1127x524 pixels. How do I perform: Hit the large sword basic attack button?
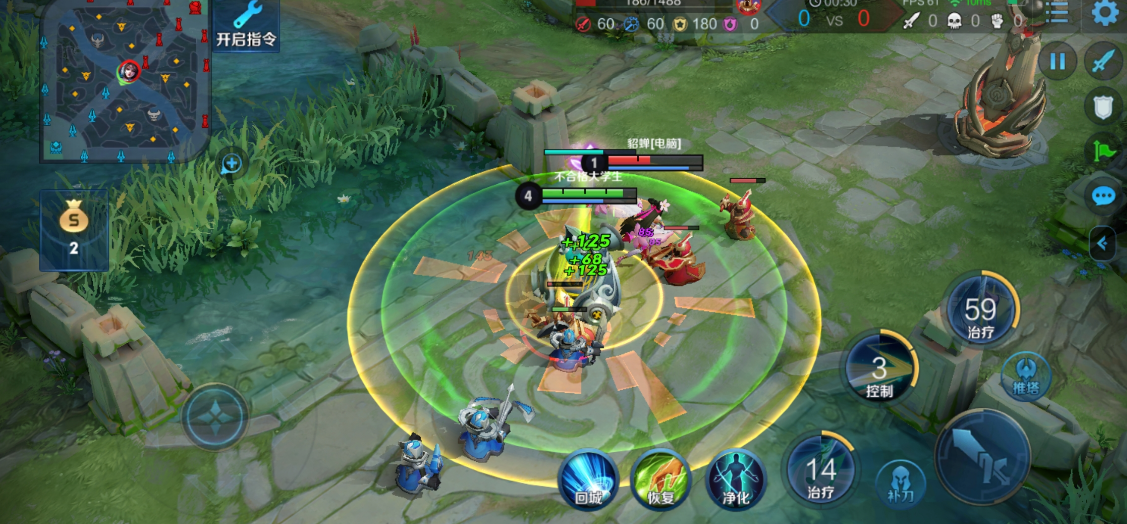pyautogui.click(x=982, y=456)
